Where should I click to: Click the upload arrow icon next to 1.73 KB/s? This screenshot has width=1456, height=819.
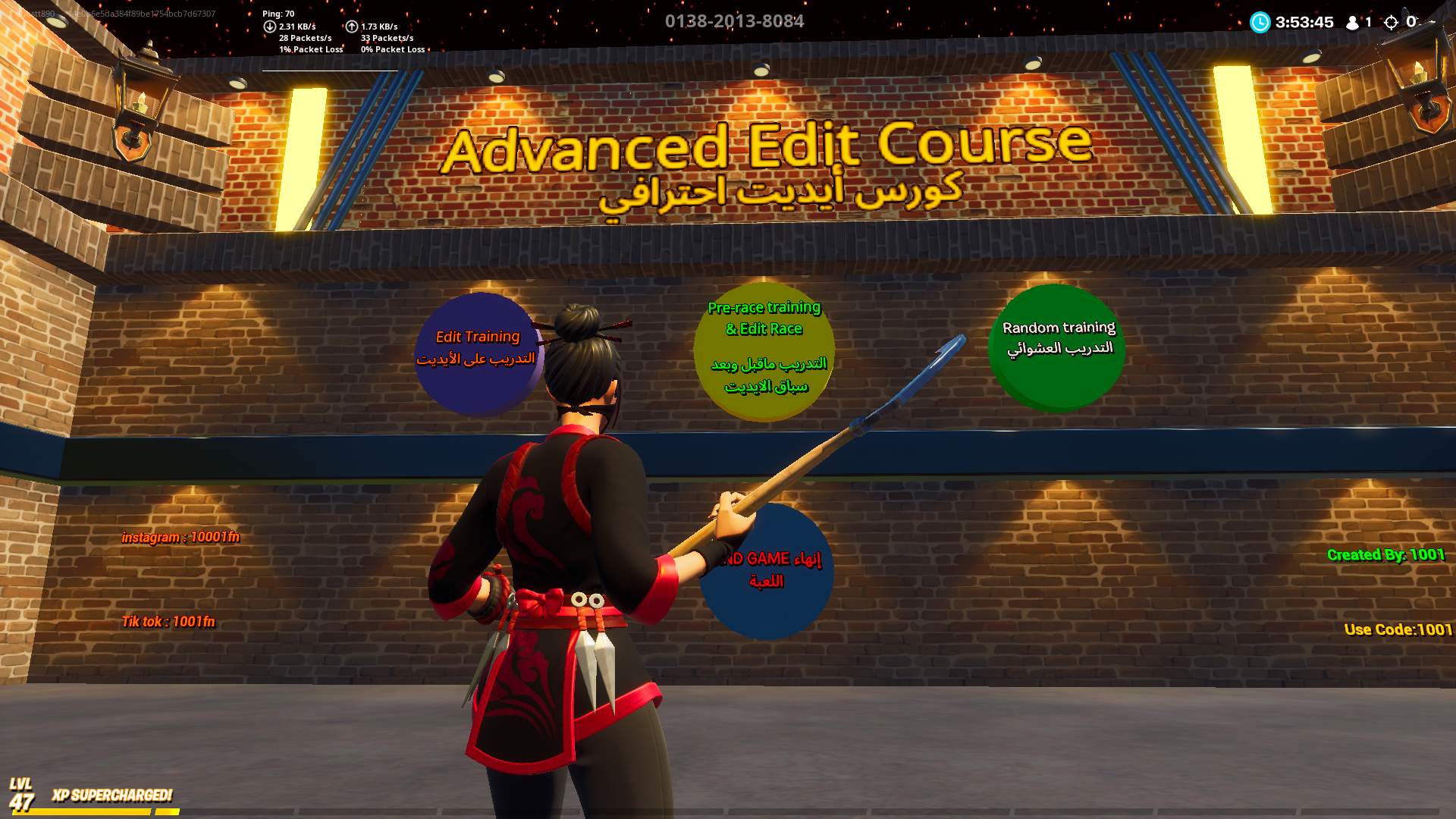coord(350,25)
